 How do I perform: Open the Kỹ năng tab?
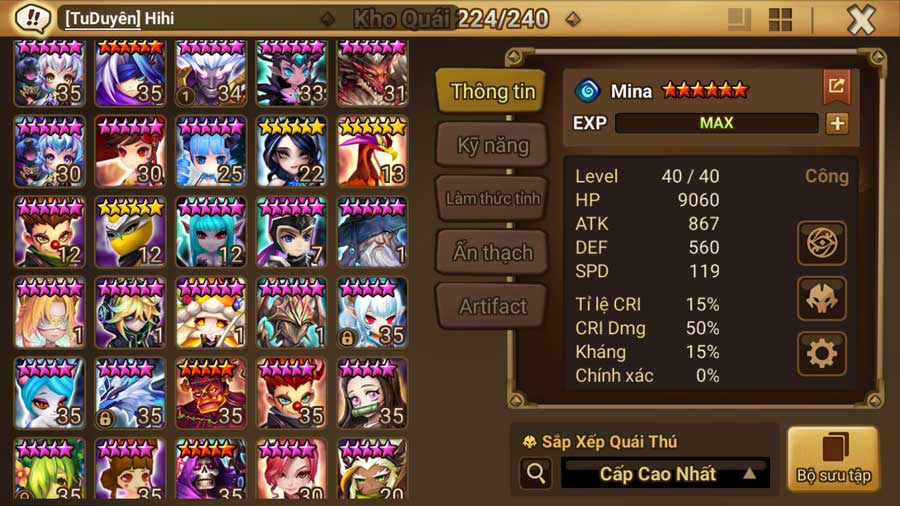(x=492, y=145)
